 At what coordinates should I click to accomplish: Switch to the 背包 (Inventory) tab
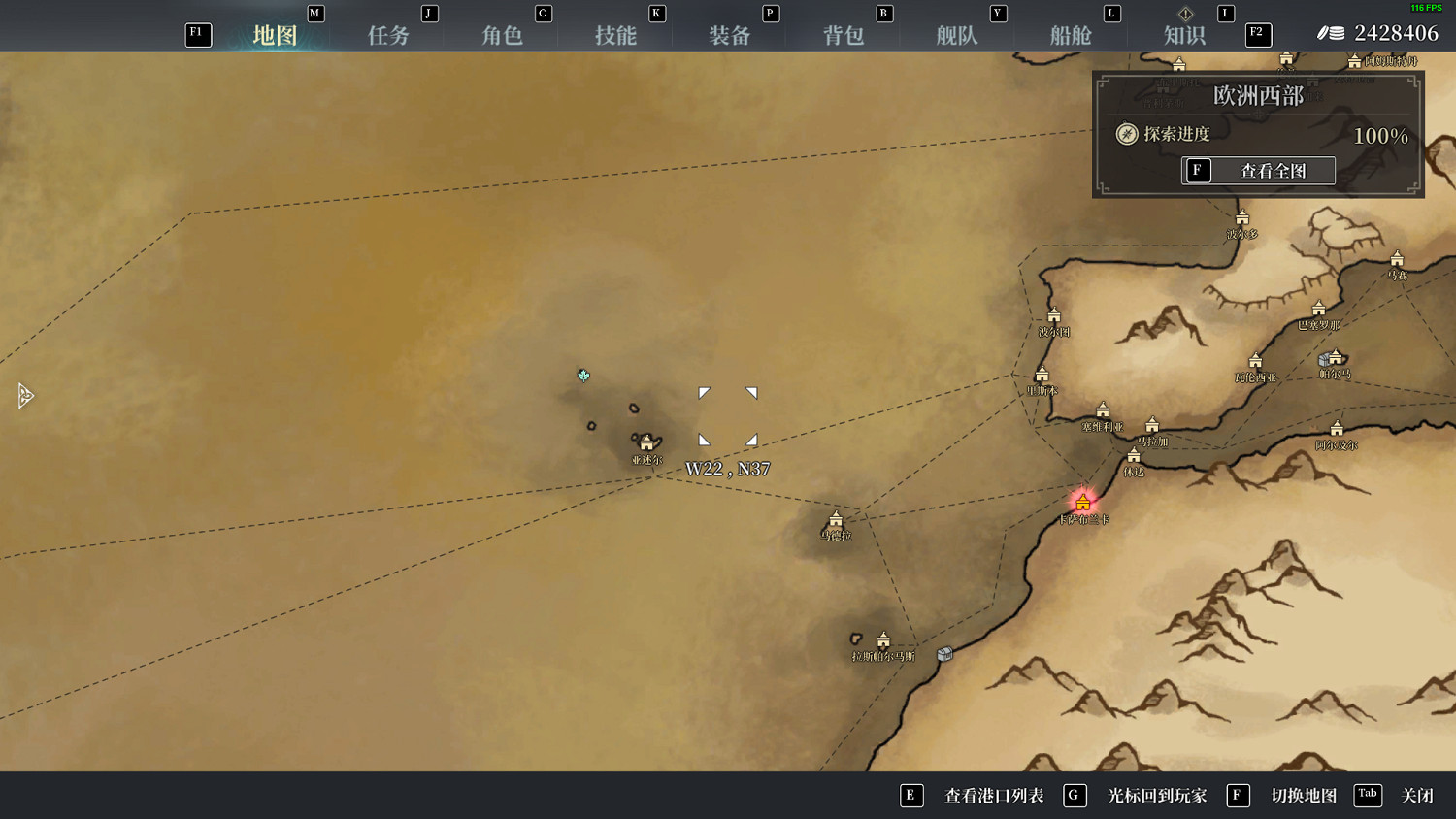843,34
